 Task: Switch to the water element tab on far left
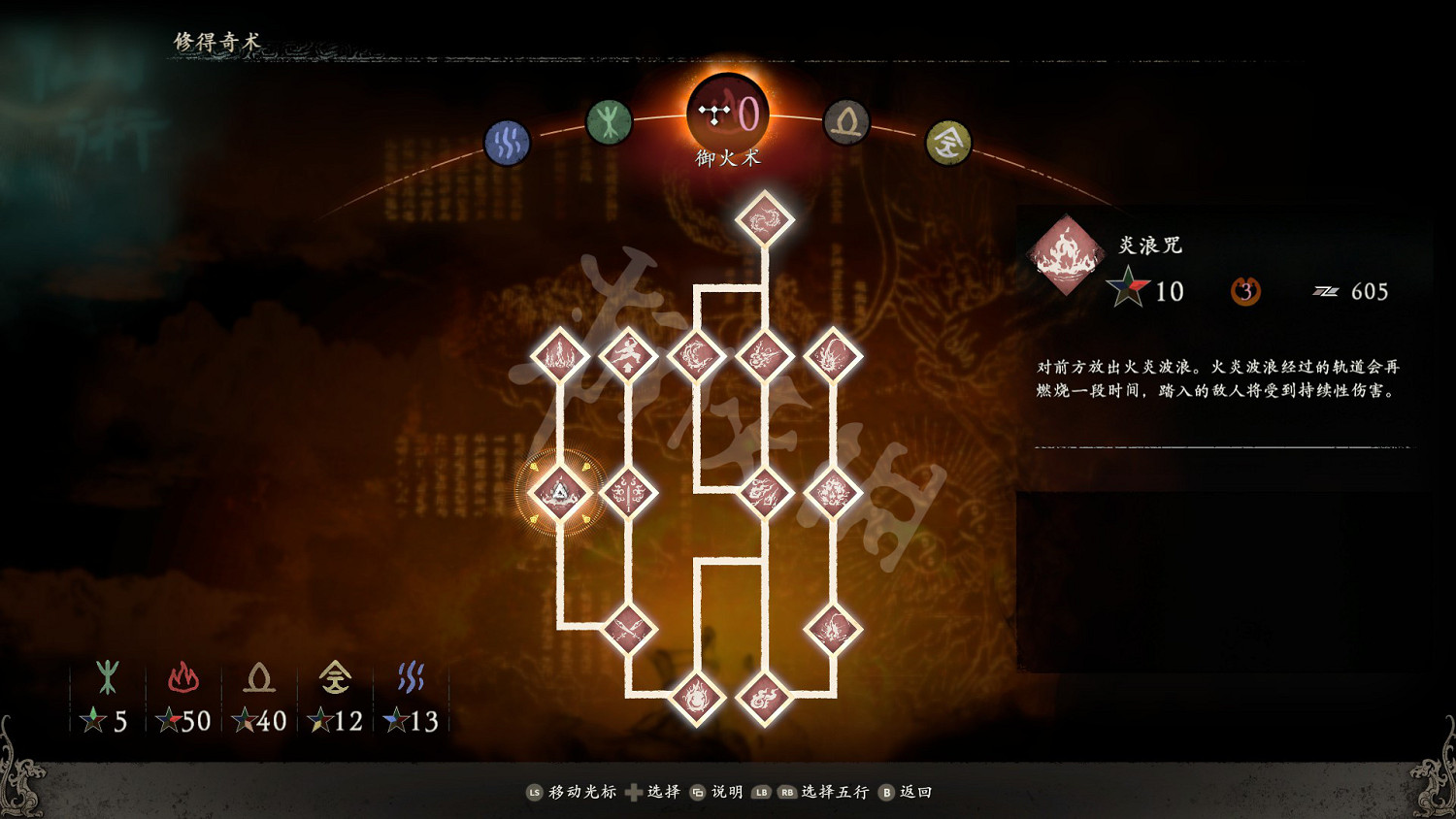click(x=507, y=142)
